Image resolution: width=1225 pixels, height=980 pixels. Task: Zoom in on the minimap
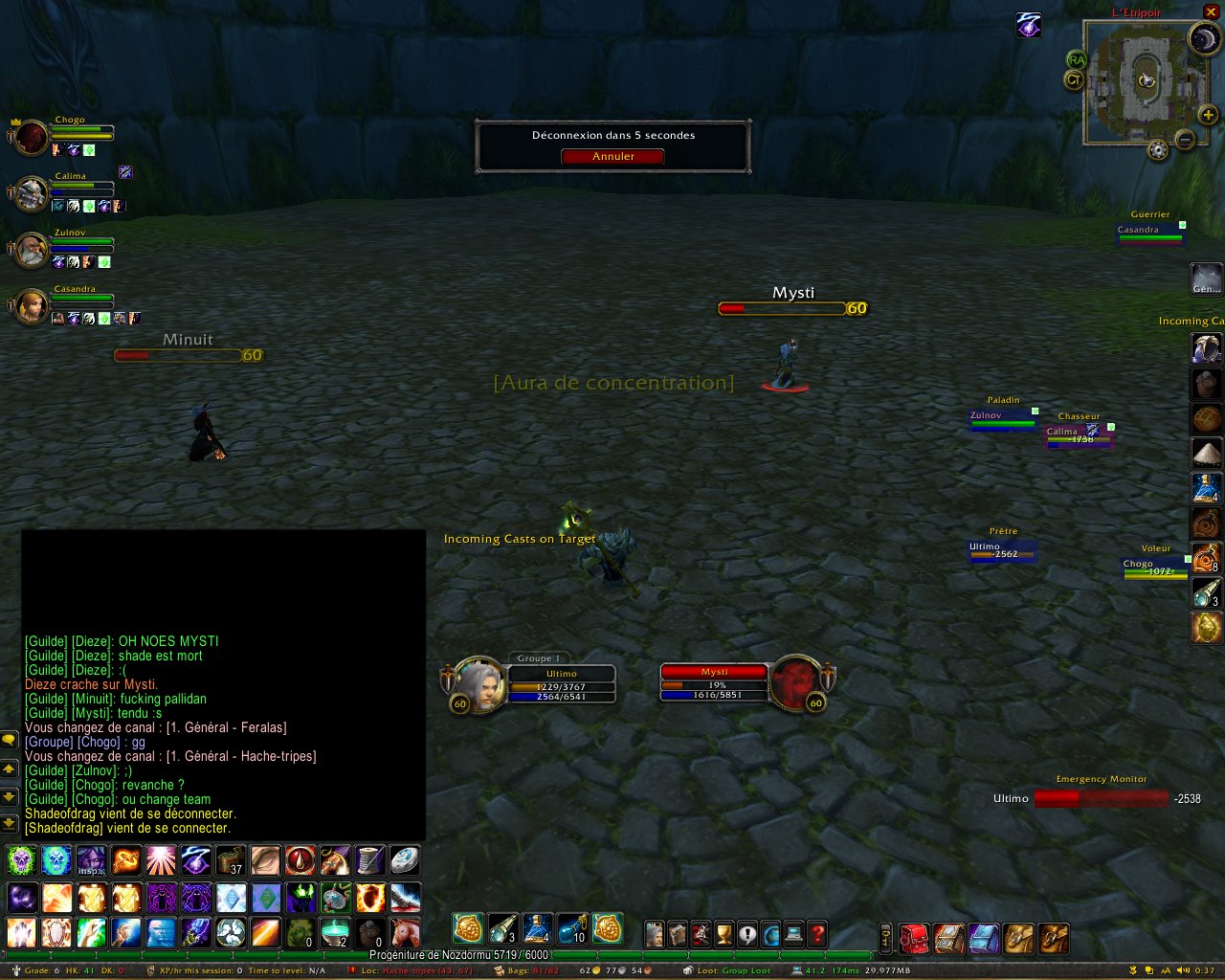(1208, 115)
